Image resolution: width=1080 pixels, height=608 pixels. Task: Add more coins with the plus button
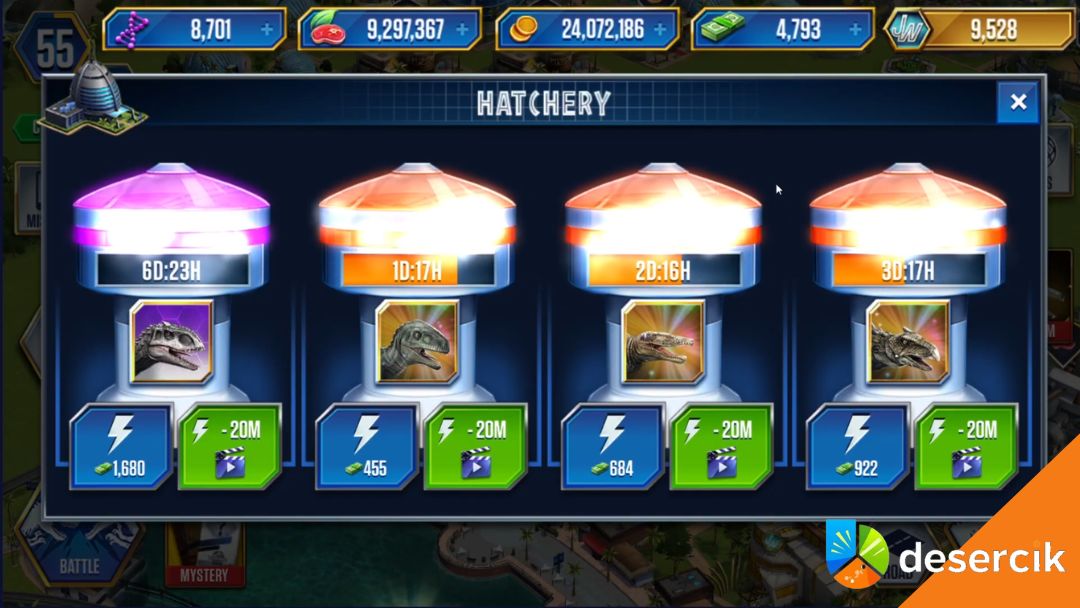click(x=660, y=30)
